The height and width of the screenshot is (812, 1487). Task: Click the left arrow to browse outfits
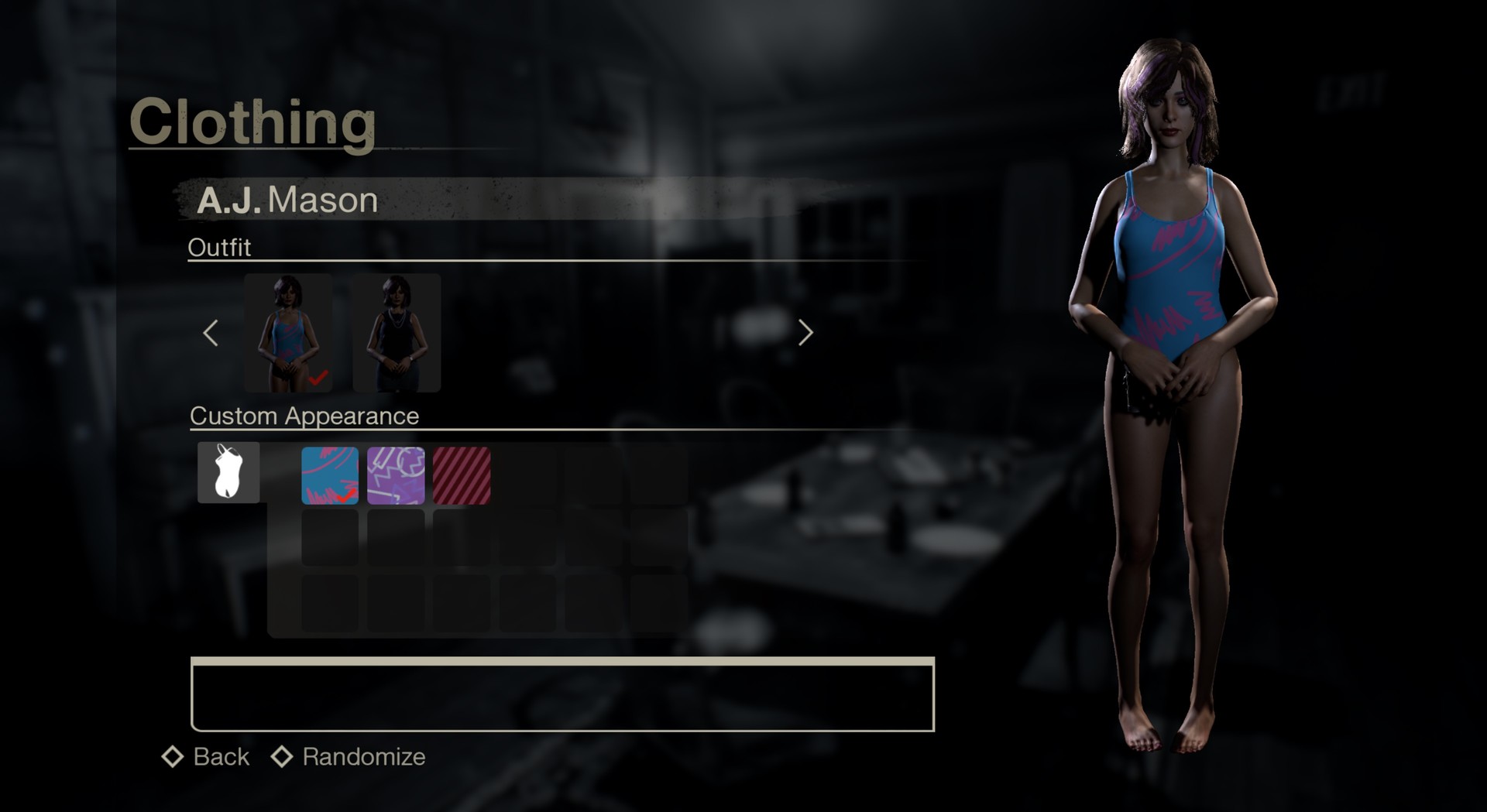pos(211,333)
